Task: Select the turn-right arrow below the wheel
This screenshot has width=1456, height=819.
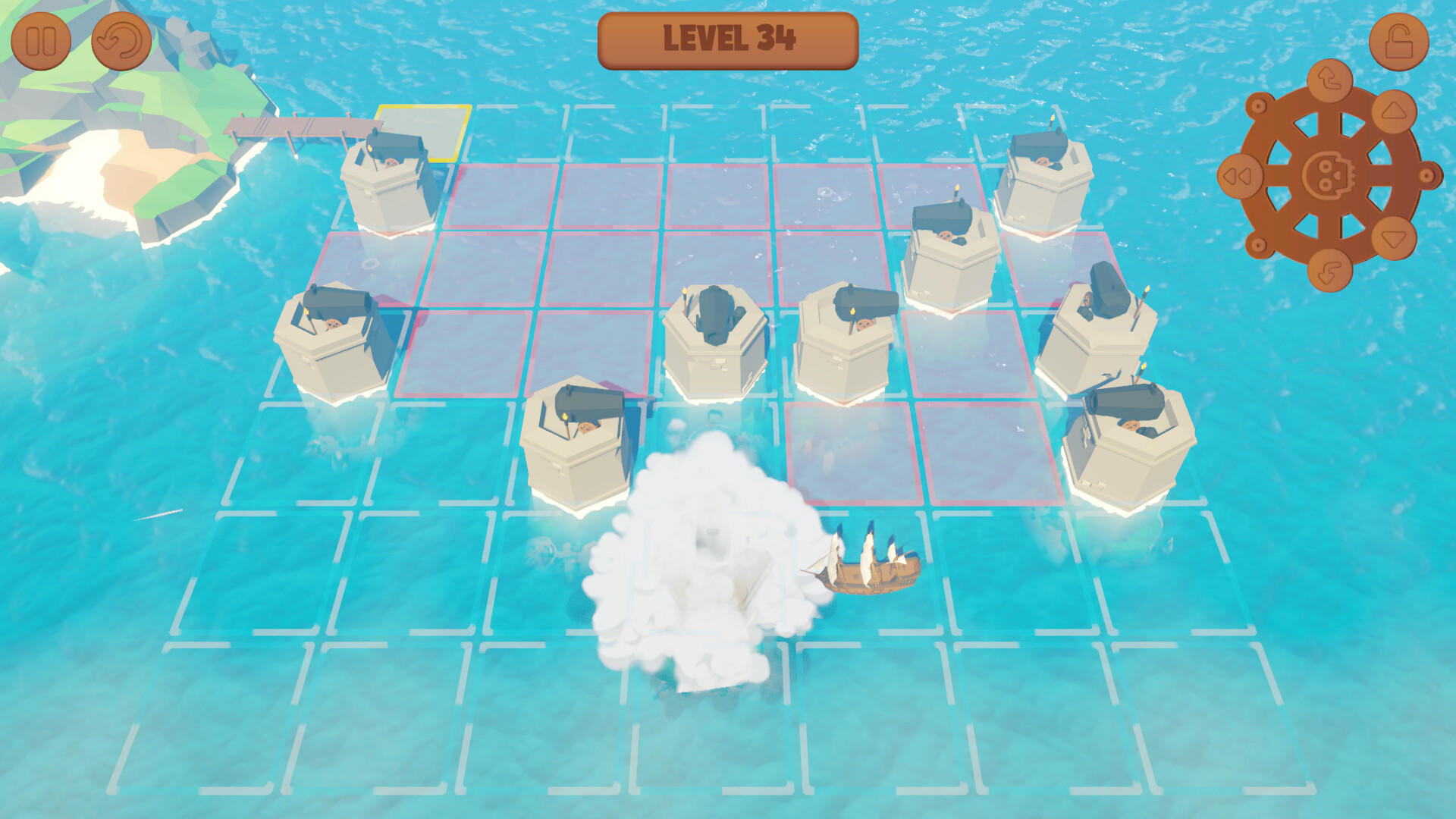Action: pos(1329,271)
